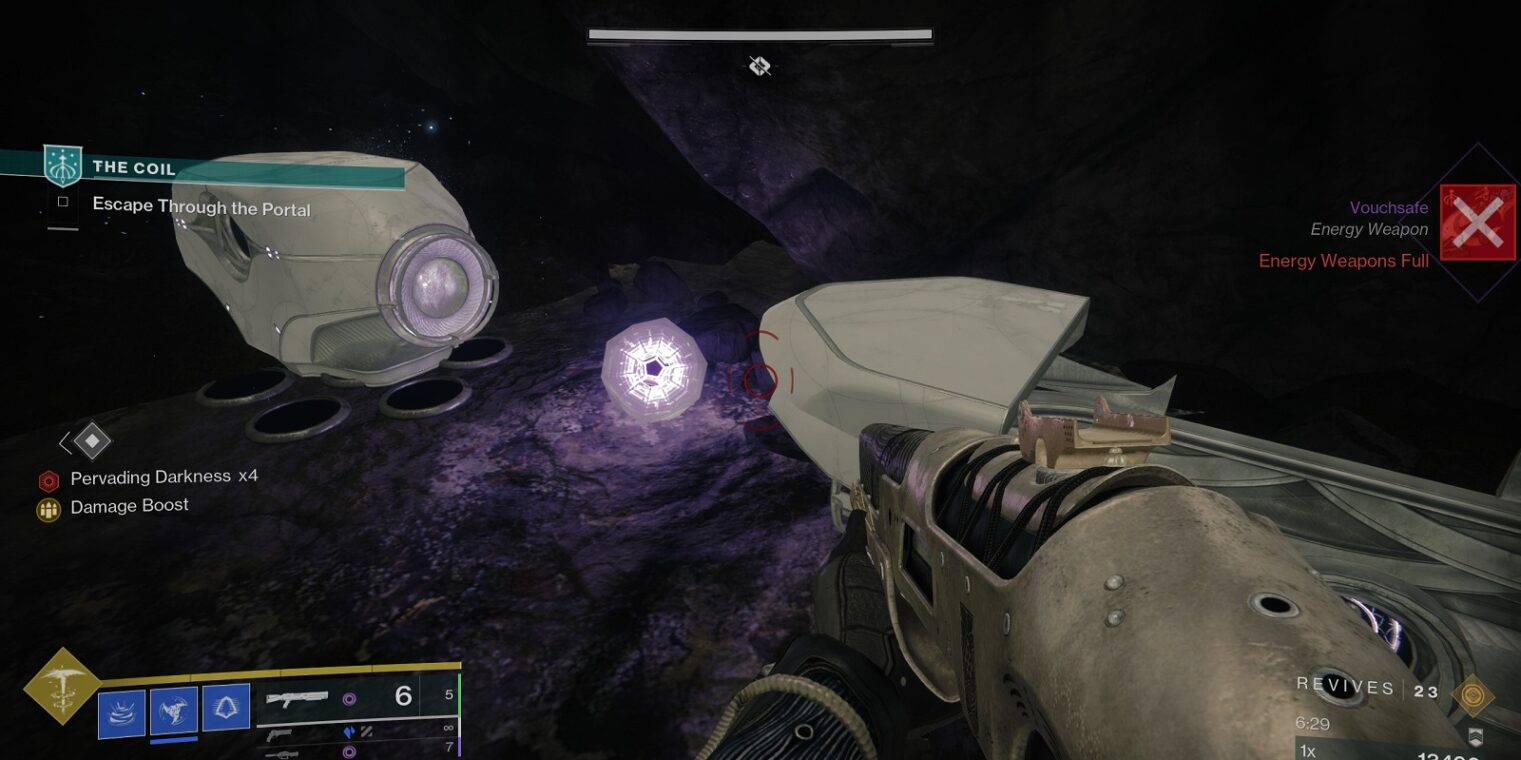Screen dimensions: 1521x760
Task: Click The Coil activity emblem icon
Action: (62, 166)
